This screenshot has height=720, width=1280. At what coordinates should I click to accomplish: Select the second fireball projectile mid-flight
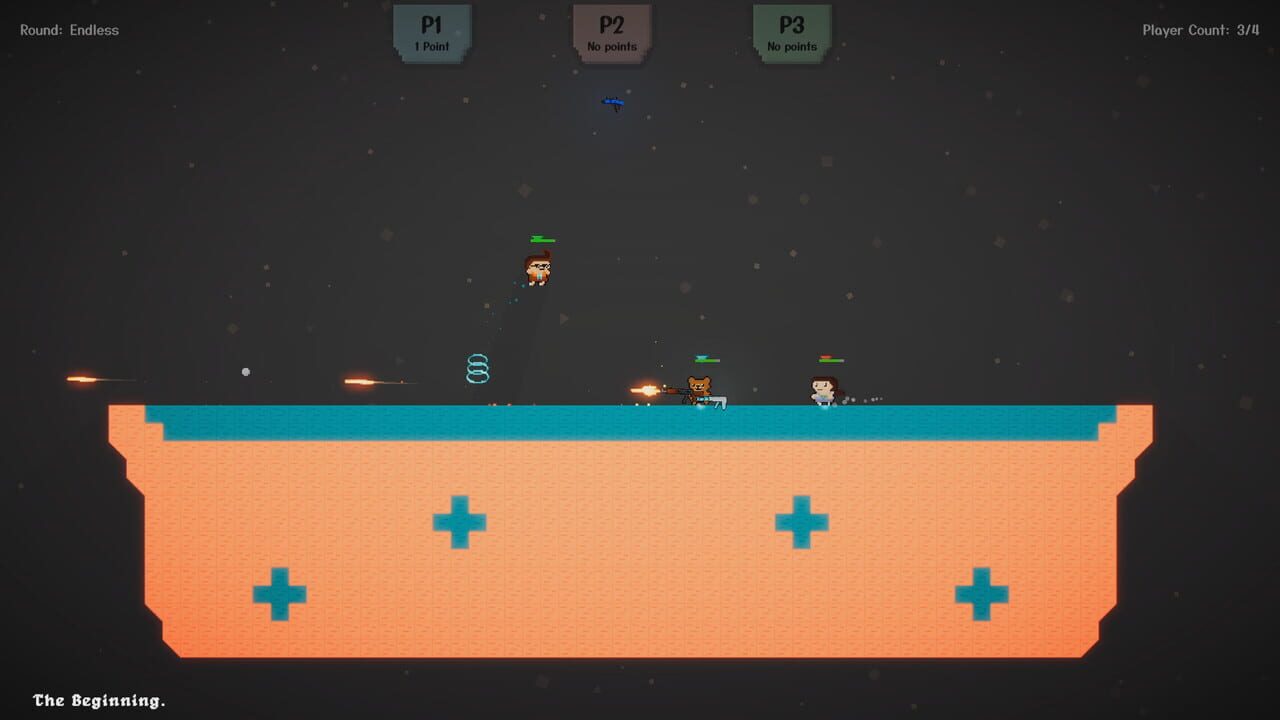coord(360,382)
